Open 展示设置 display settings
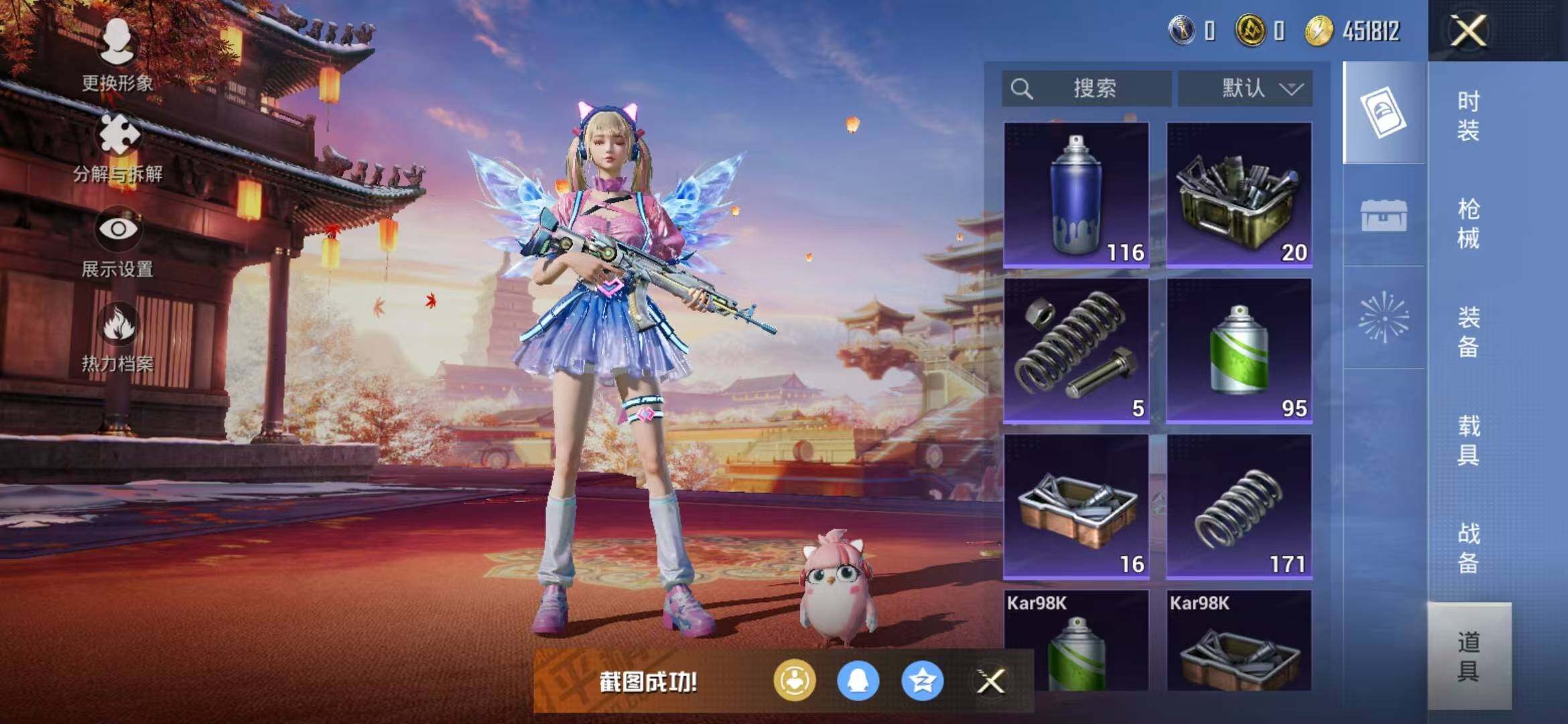This screenshot has width=1568, height=724. pos(118,241)
